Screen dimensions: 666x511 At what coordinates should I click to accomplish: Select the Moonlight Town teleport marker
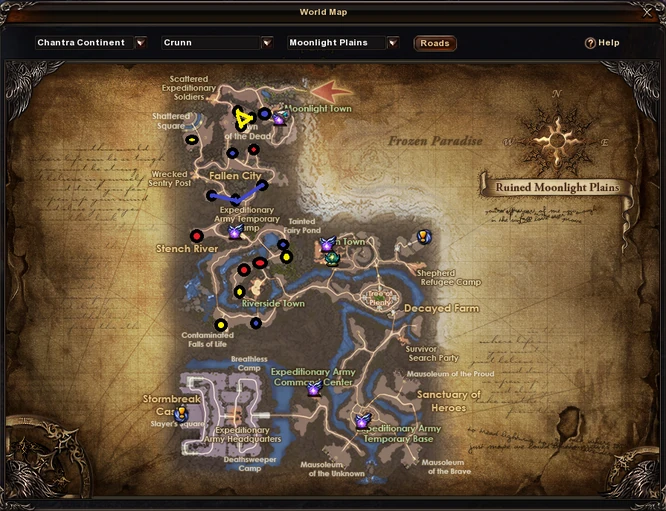[x=279, y=119]
